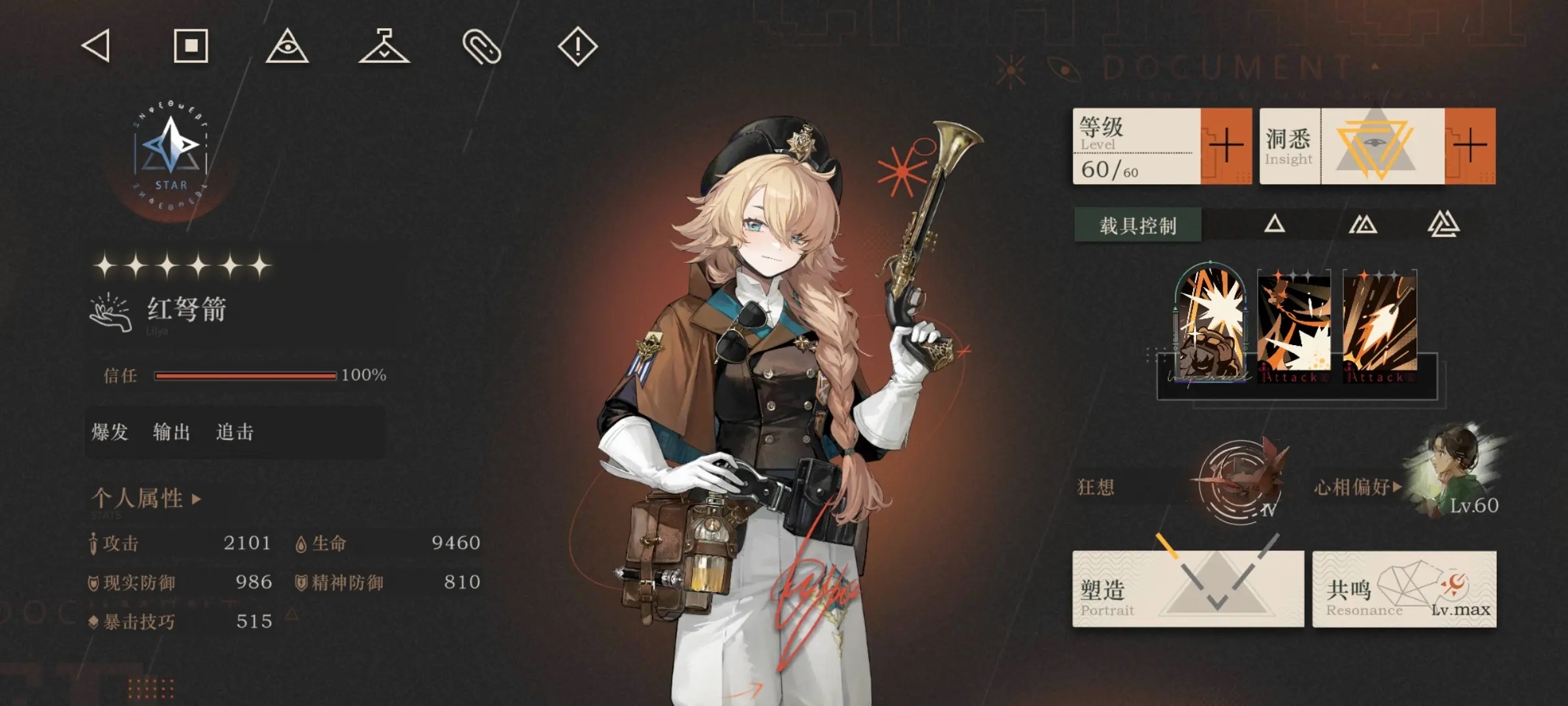Tap the plus button beside Level 60/60
Image resolution: width=1568 pixels, height=706 pixels.
tap(1226, 146)
